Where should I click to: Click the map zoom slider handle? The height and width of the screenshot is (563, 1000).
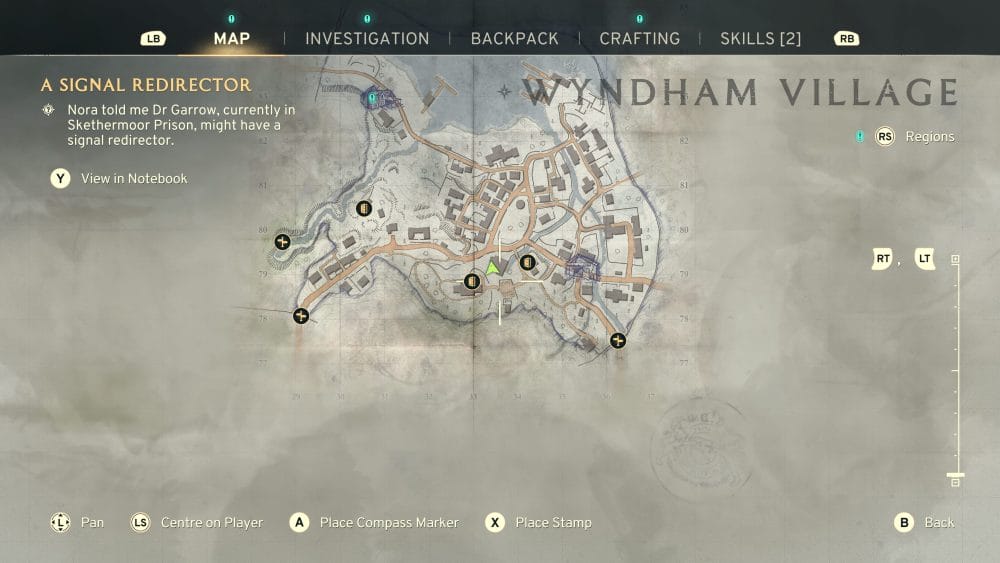tap(955, 475)
